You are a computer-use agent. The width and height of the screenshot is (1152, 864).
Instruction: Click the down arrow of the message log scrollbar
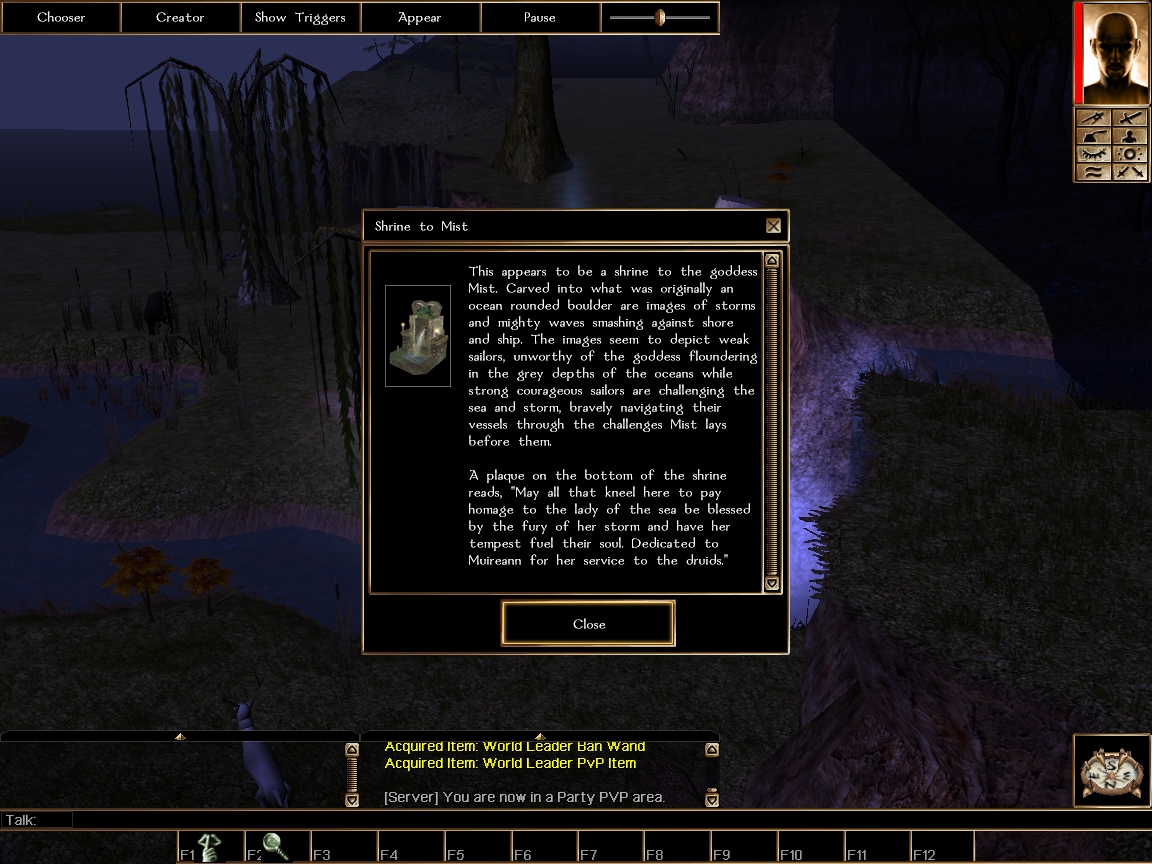coord(711,799)
